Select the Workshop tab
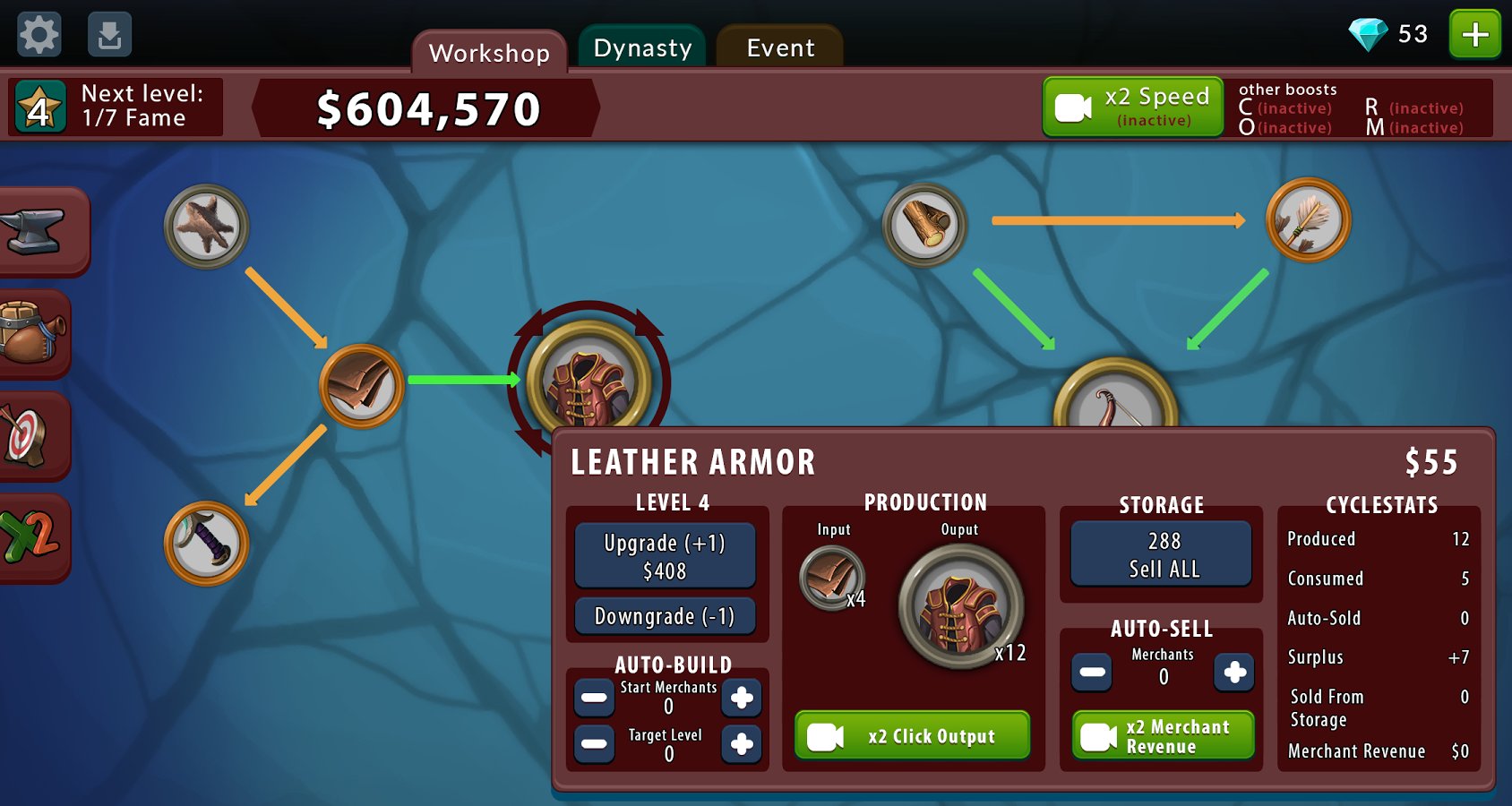The image size is (1512, 806). pyautogui.click(x=489, y=53)
